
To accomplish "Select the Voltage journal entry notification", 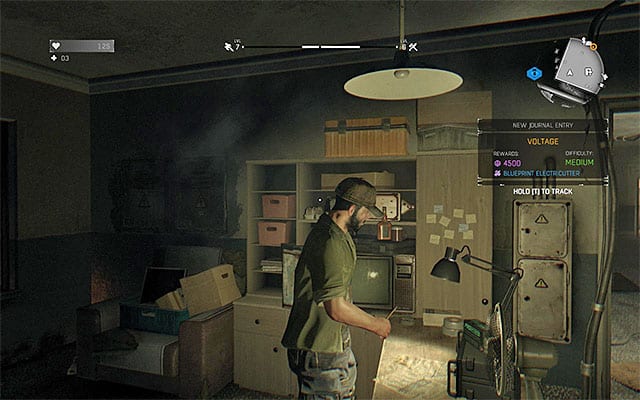I will pos(543,141).
